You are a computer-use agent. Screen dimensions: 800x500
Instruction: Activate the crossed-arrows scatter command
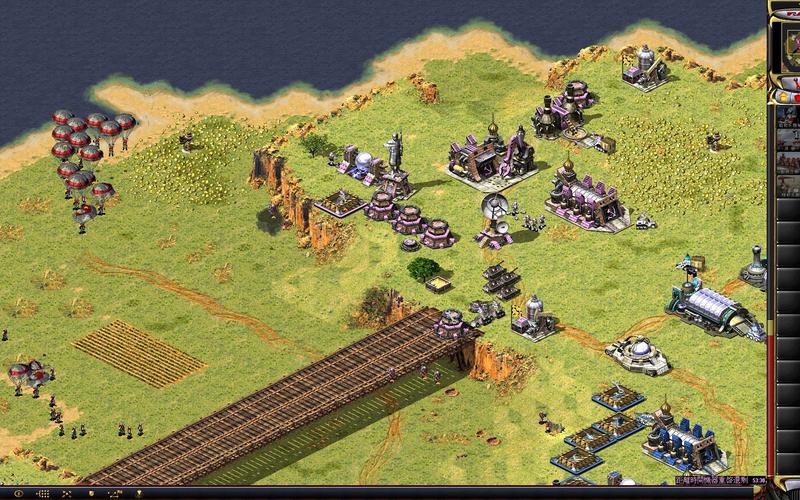click(66, 494)
